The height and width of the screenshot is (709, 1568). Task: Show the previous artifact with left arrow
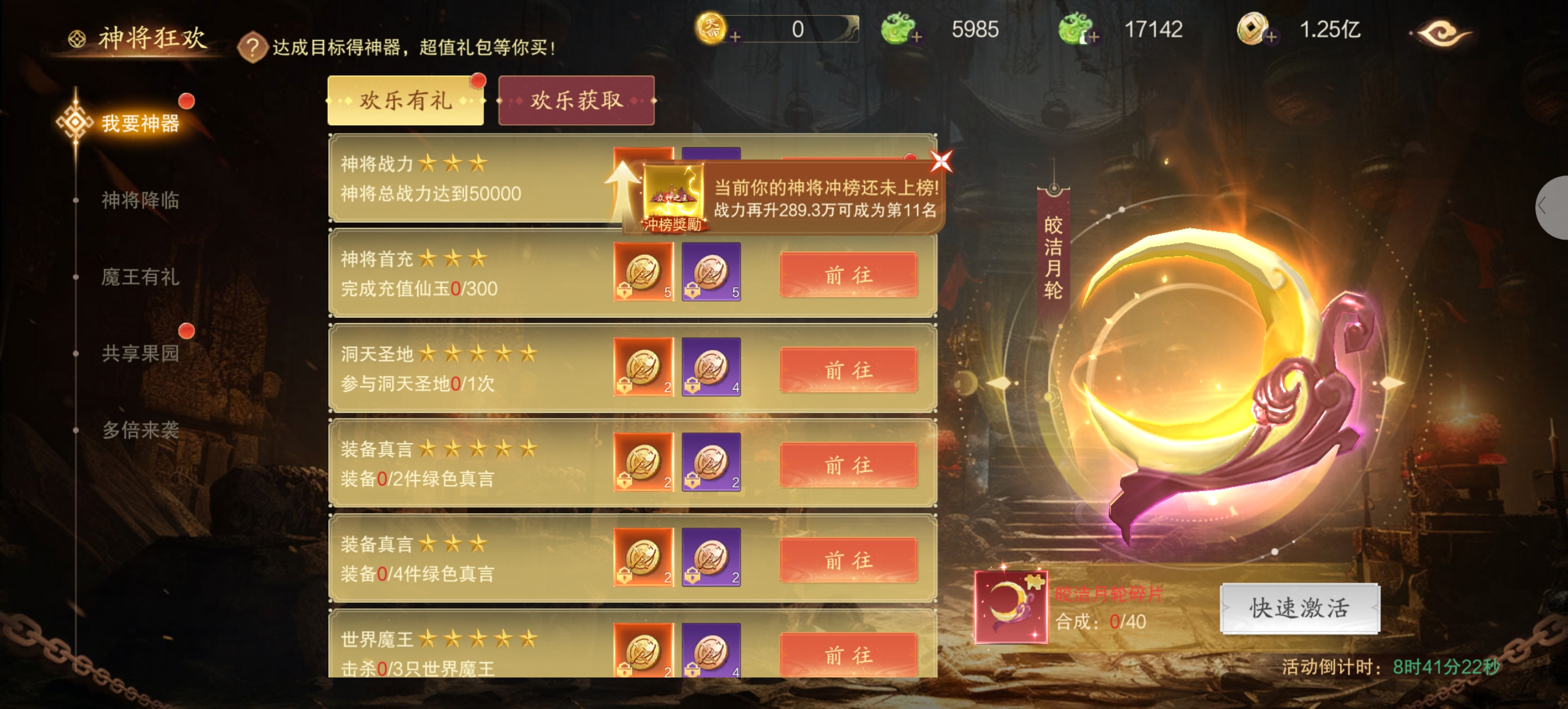point(999,383)
